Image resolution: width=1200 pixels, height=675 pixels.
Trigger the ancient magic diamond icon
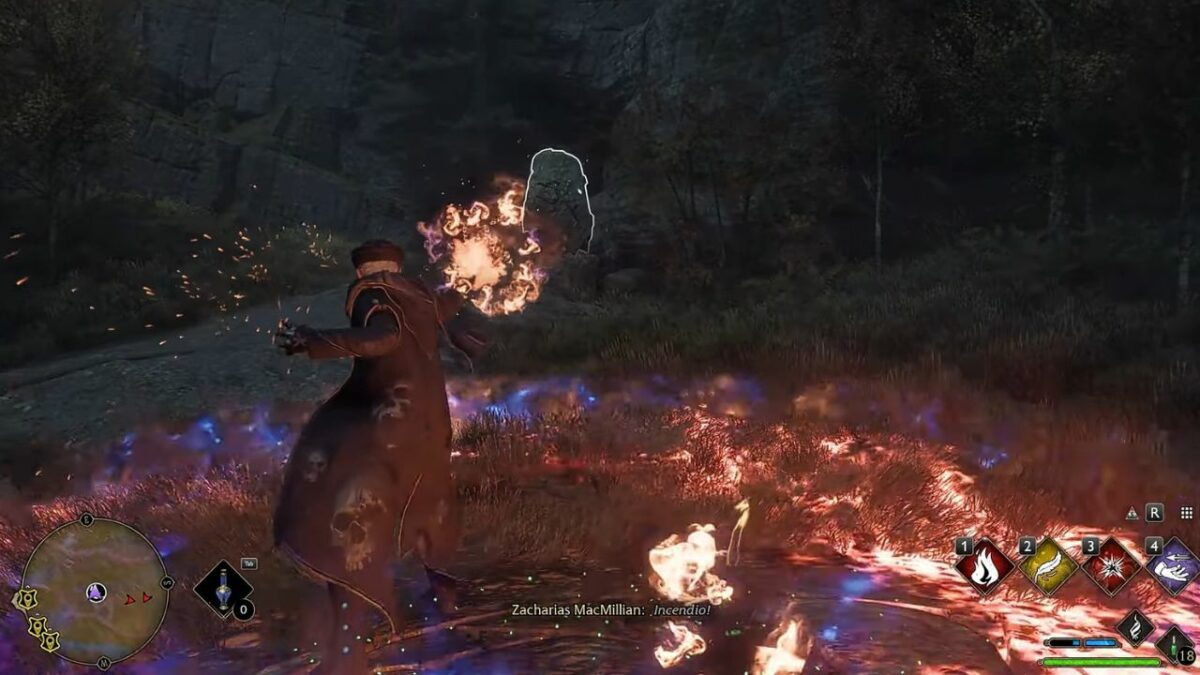1135,627
